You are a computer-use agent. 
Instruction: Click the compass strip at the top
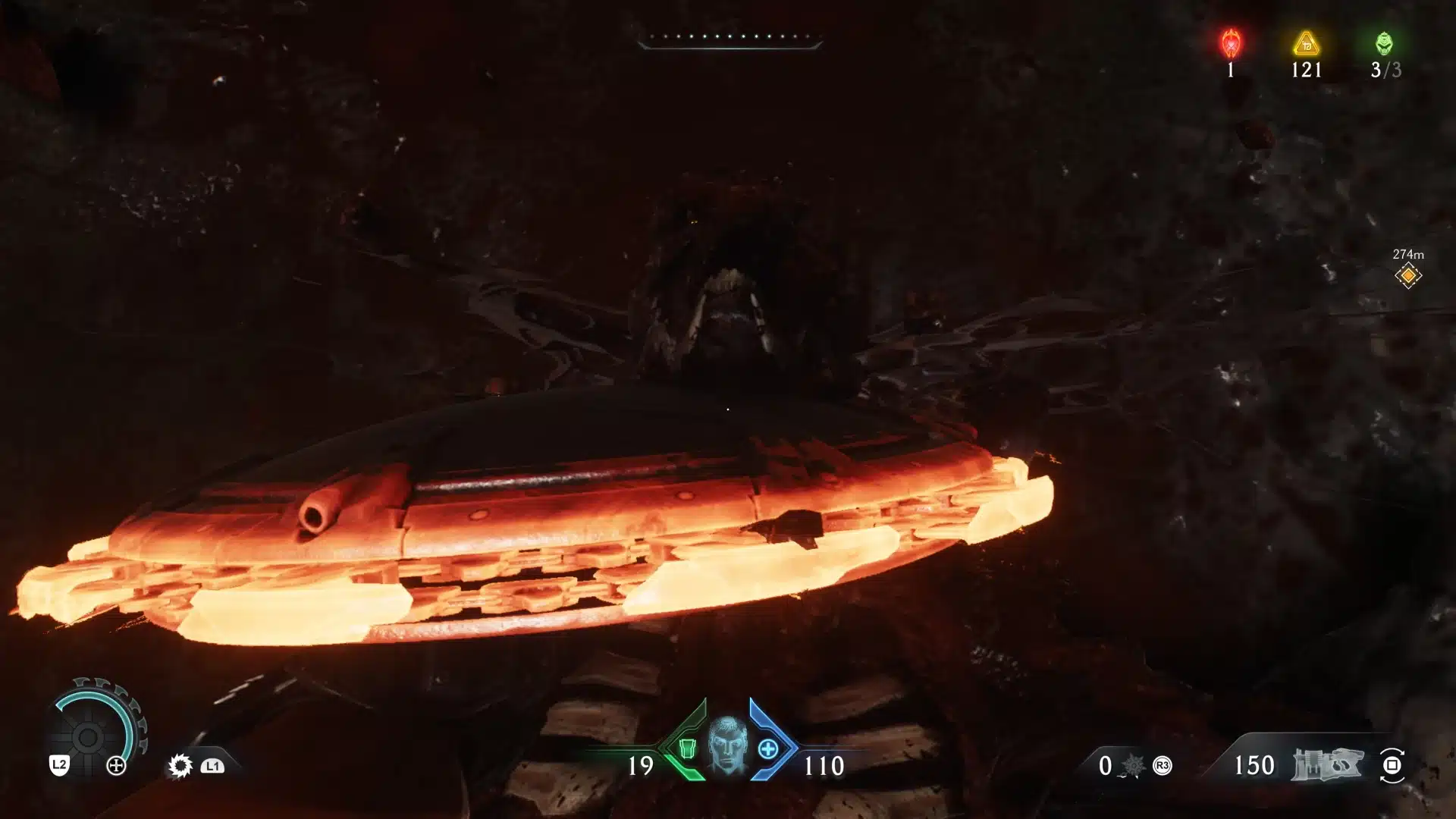(730, 39)
